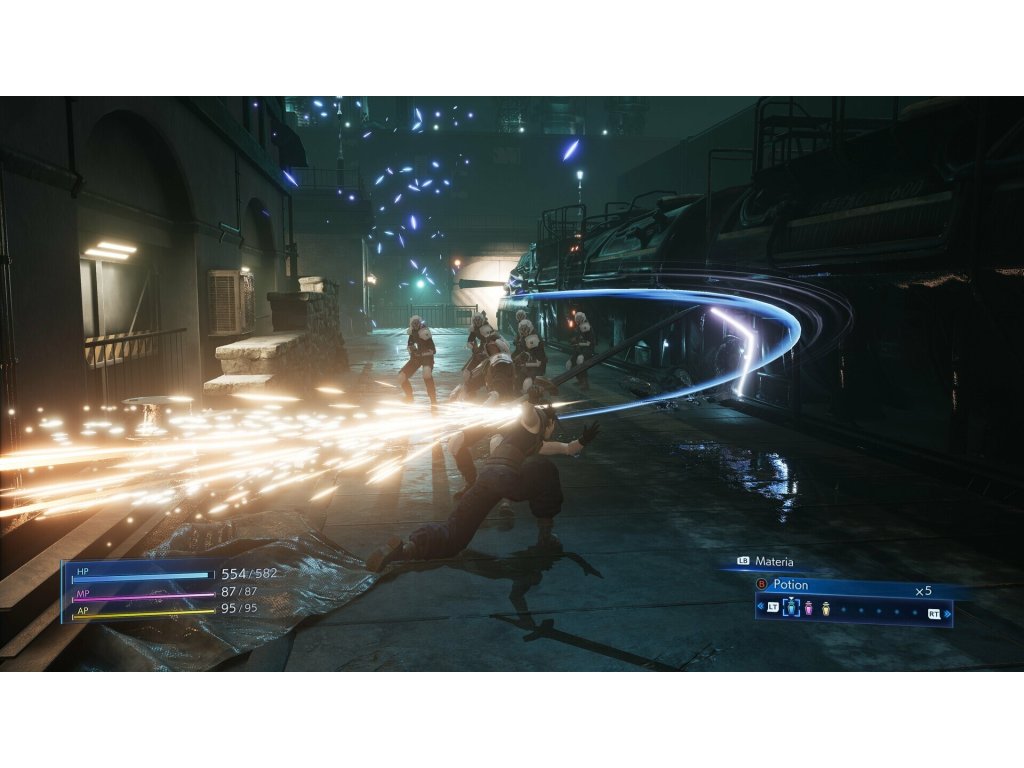Open the Materia menu
Screen dimensions: 1024x768
[x=773, y=562]
